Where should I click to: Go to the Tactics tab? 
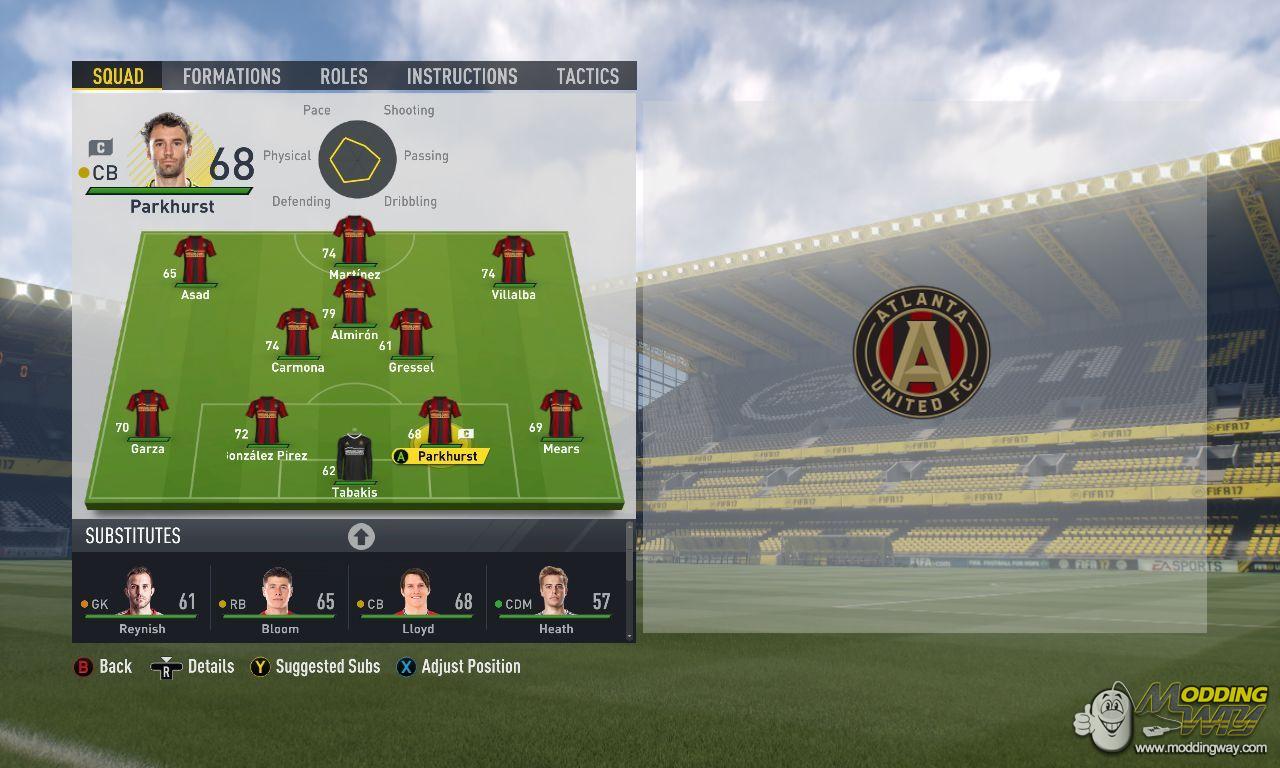[588, 76]
